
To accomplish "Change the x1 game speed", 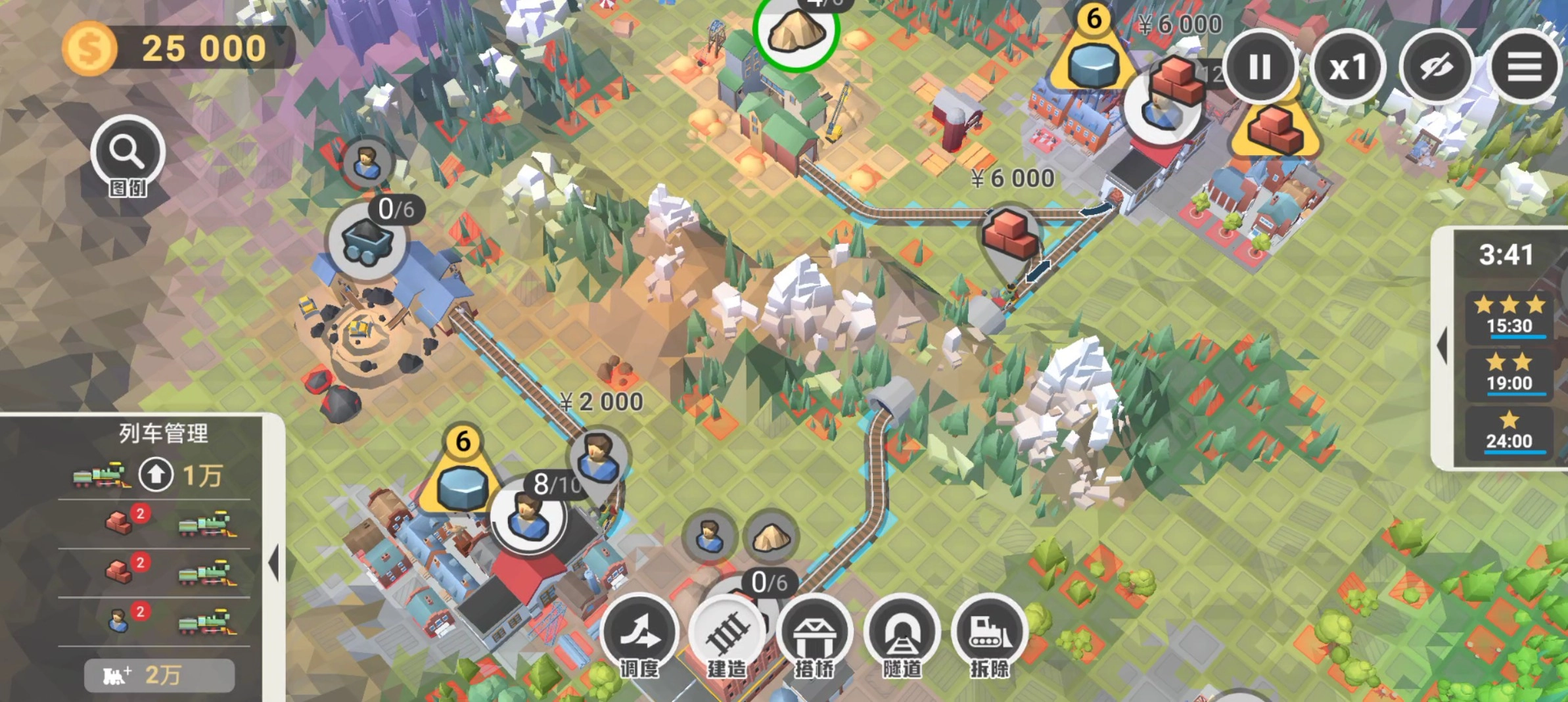I will click(x=1348, y=67).
